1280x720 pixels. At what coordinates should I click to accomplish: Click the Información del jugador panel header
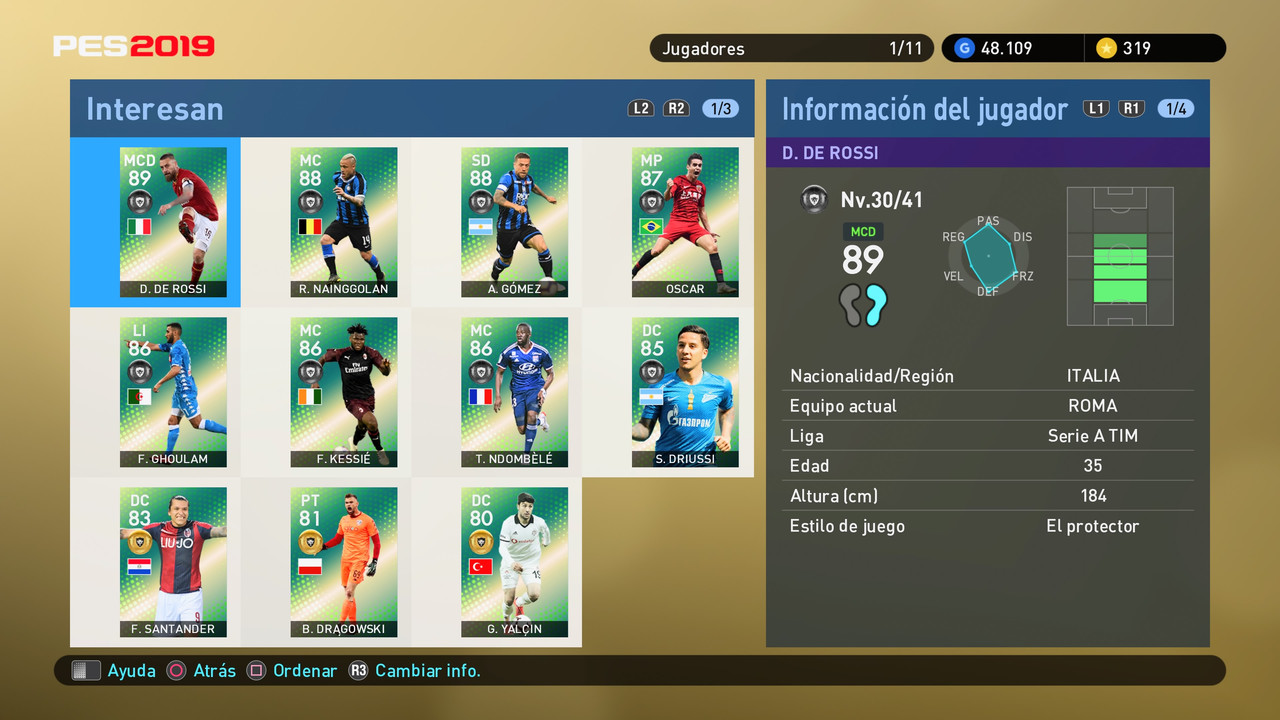[x=924, y=108]
